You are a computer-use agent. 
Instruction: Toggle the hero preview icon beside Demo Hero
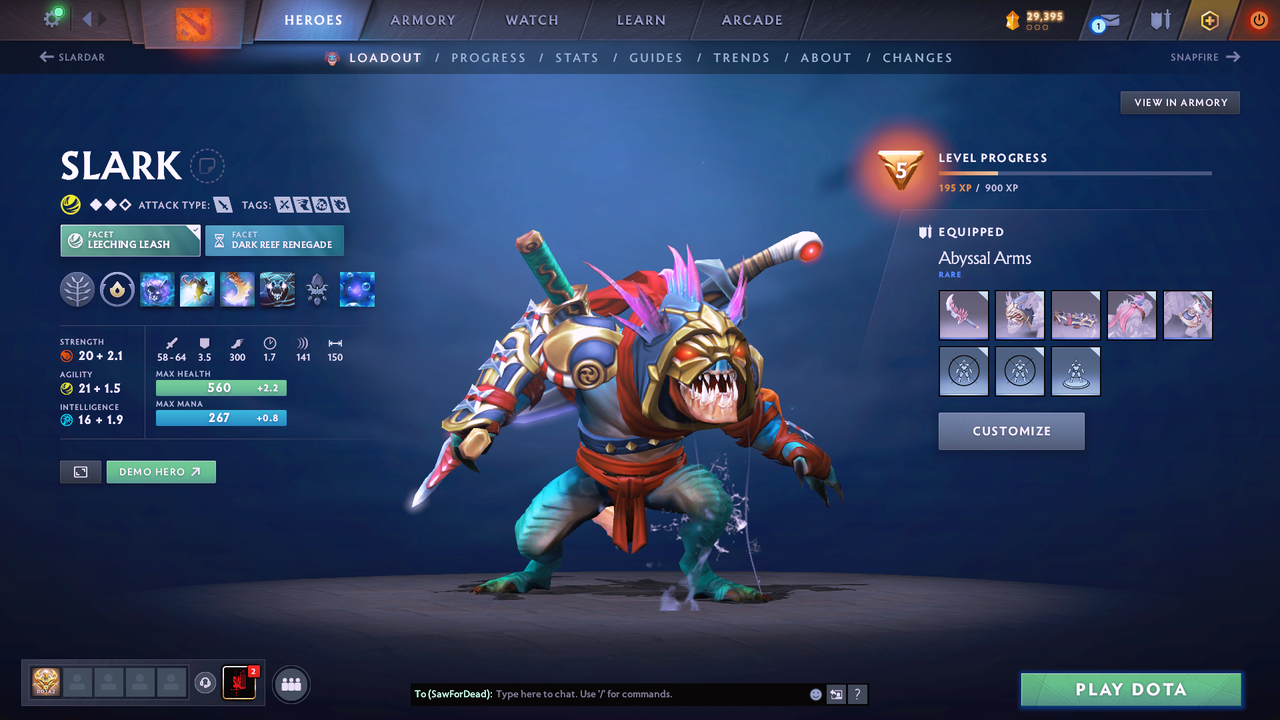[80, 471]
